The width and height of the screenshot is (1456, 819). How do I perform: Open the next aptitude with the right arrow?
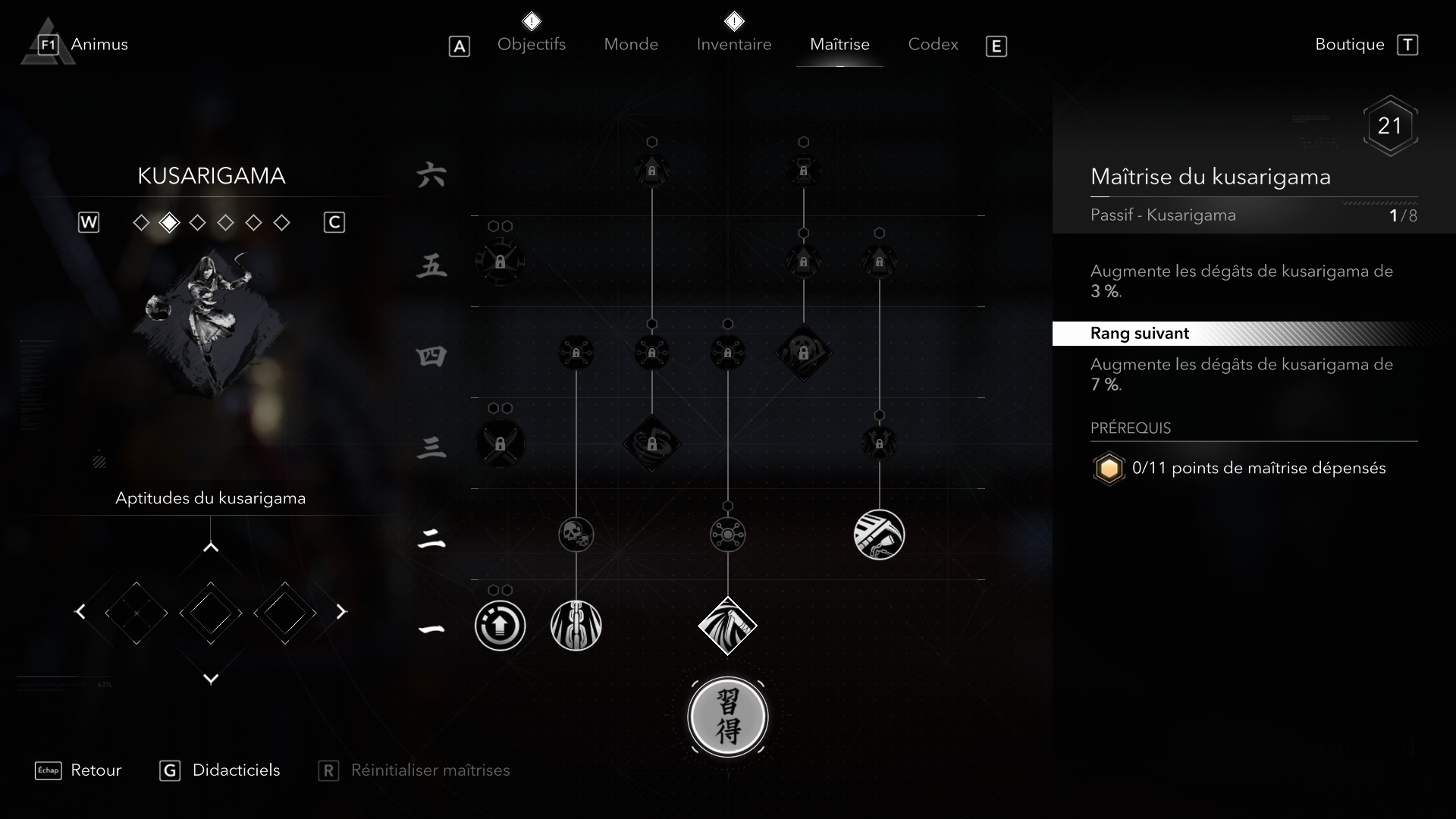coord(341,612)
